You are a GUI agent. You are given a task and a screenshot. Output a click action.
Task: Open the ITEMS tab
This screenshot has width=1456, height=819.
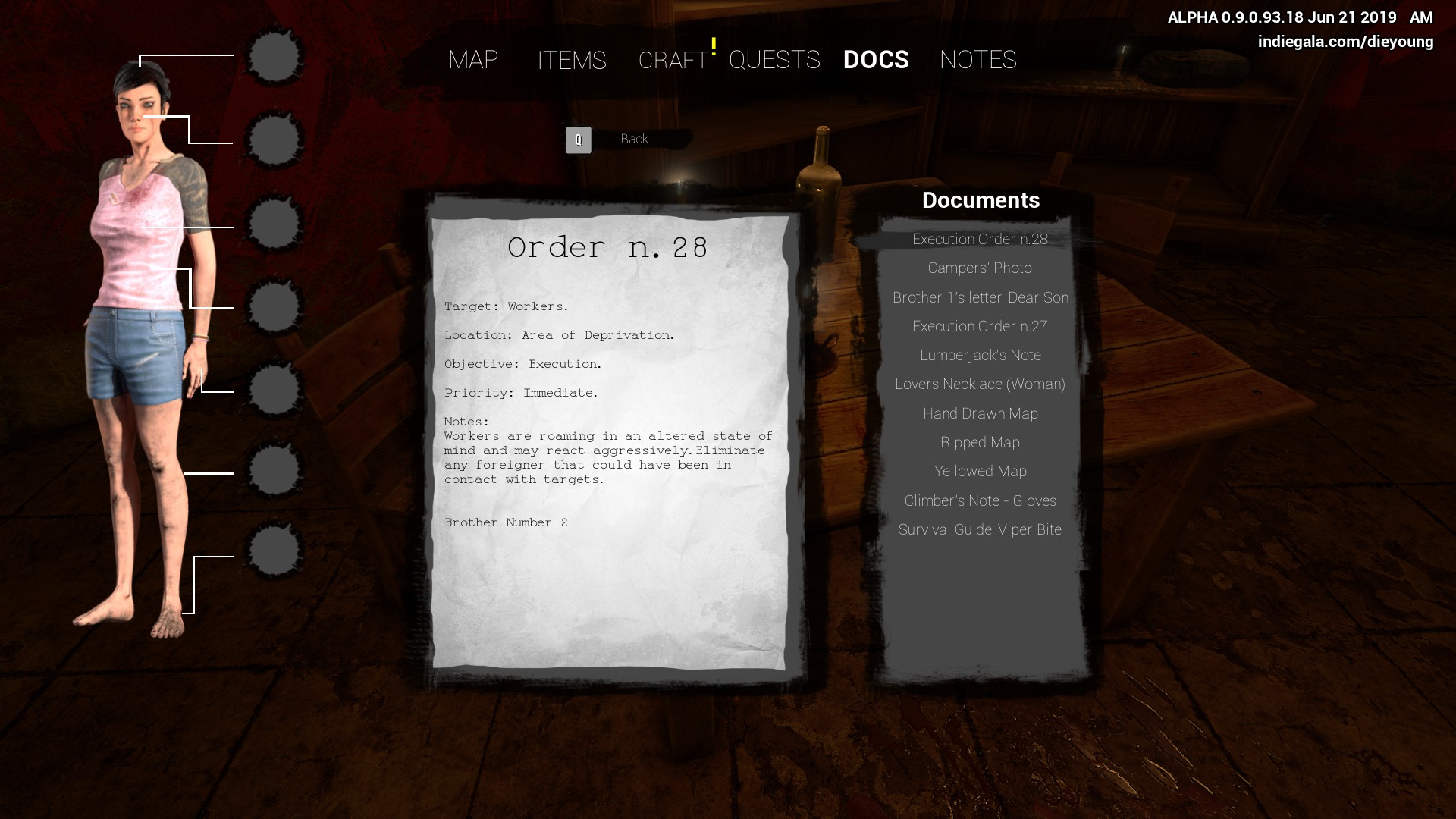(572, 60)
